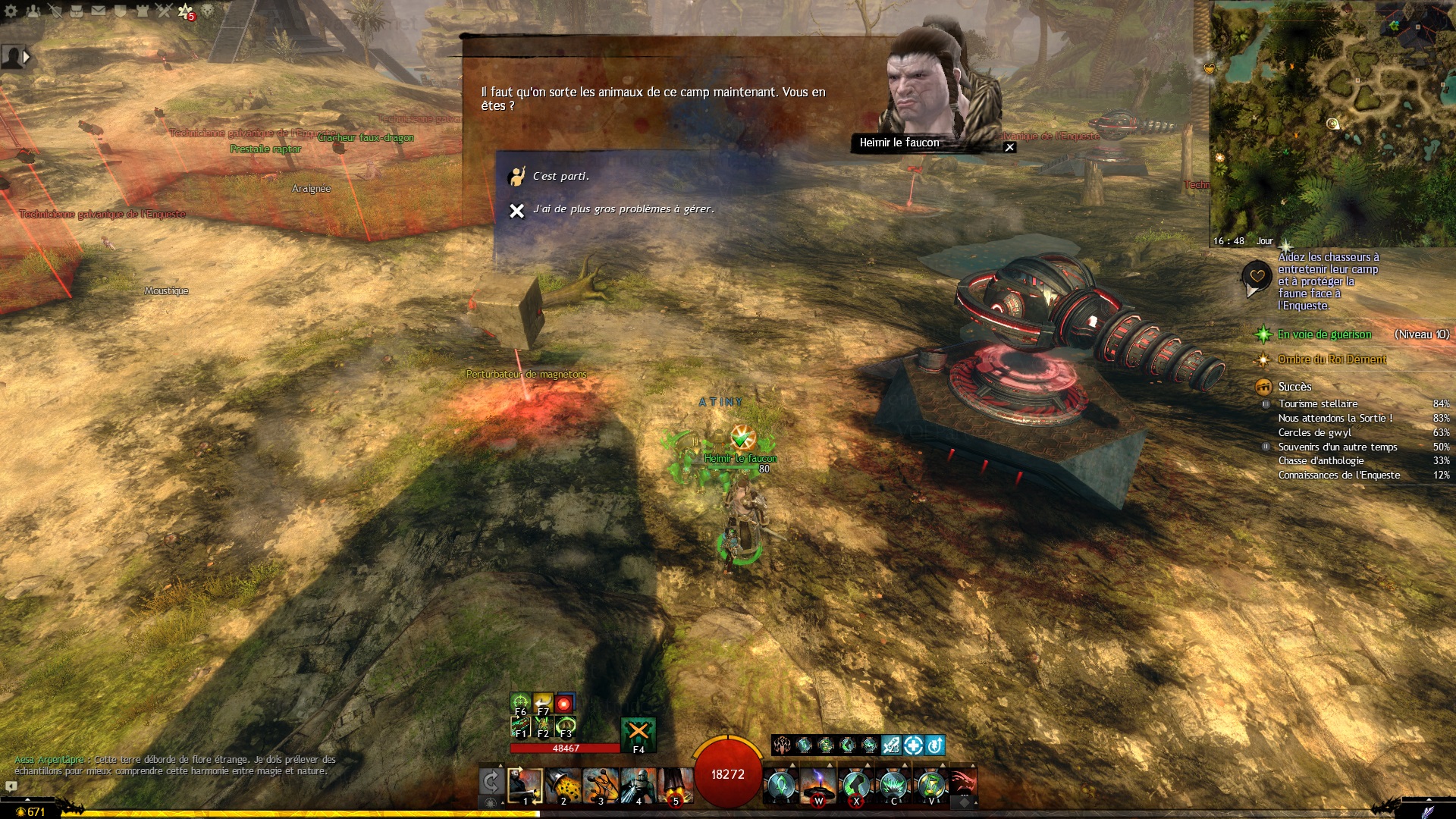Select the "En voie de guérison" story entry
The width and height of the screenshot is (1456, 819).
click(x=1324, y=334)
